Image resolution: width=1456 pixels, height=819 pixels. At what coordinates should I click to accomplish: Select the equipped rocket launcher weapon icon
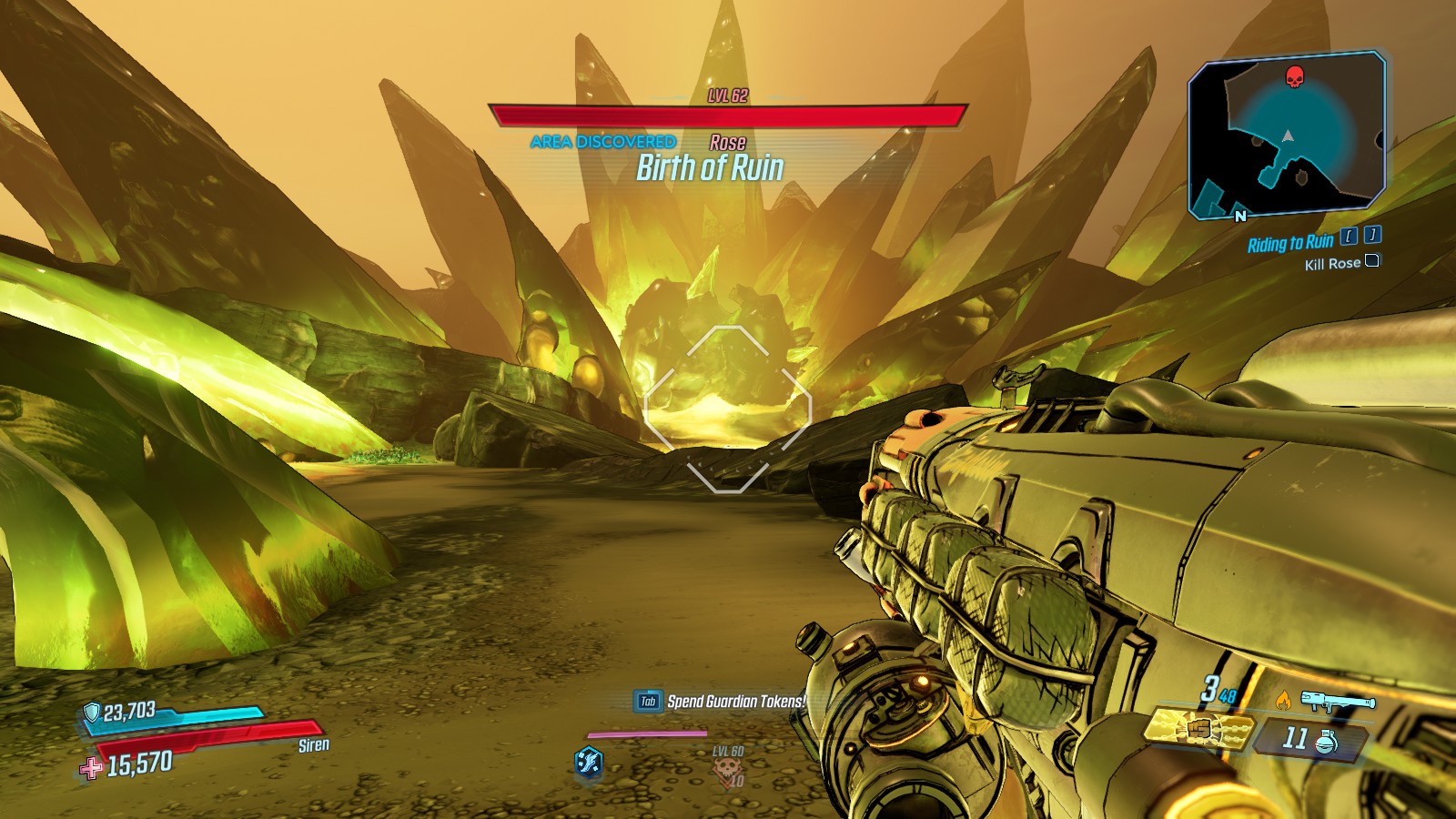(x=1338, y=701)
